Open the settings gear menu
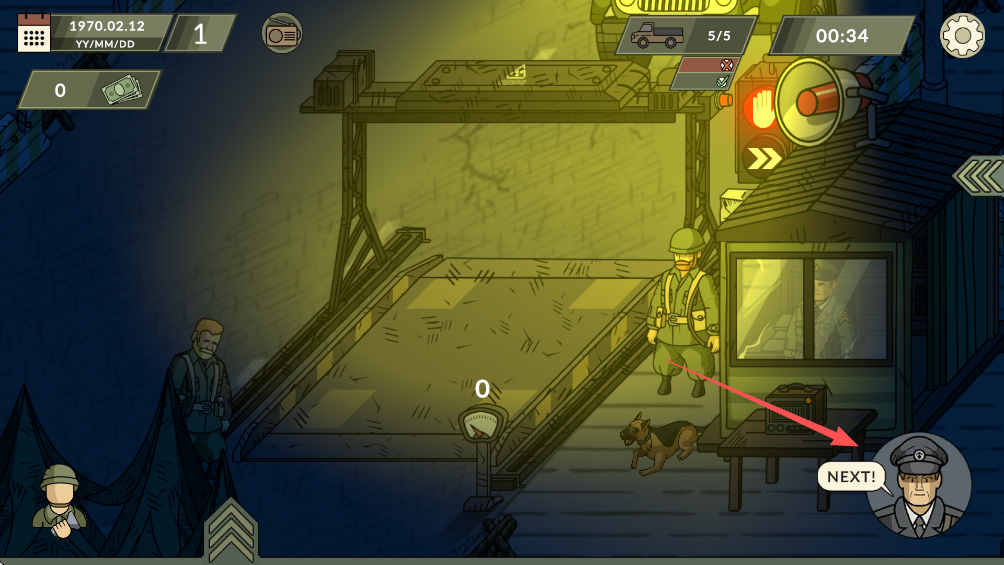 962,36
